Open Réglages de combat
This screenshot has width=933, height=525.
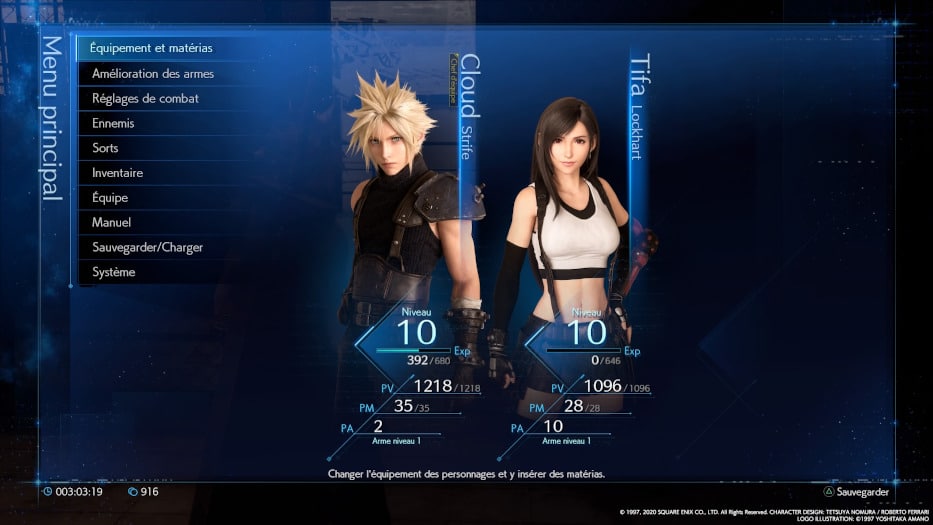coord(145,98)
